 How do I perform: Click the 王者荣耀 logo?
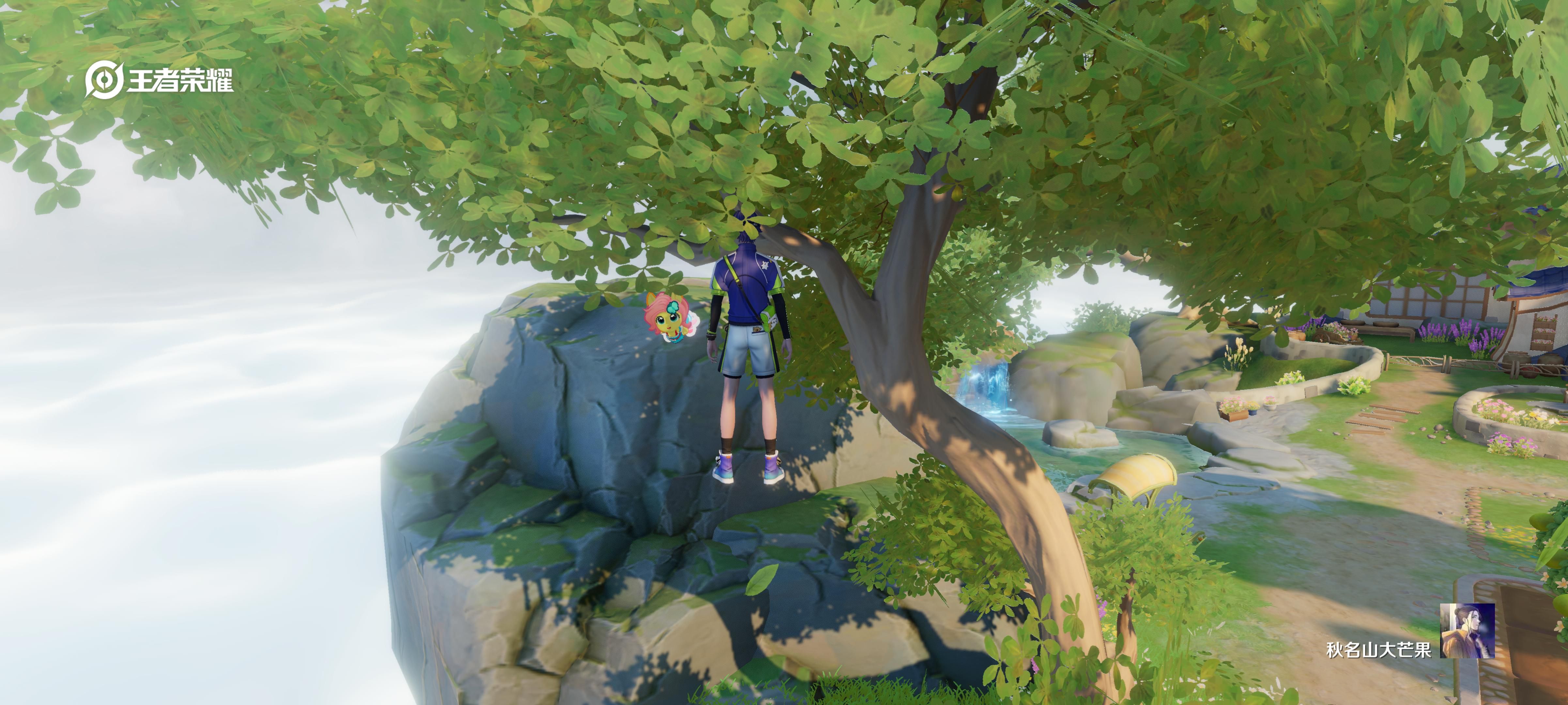click(x=159, y=80)
